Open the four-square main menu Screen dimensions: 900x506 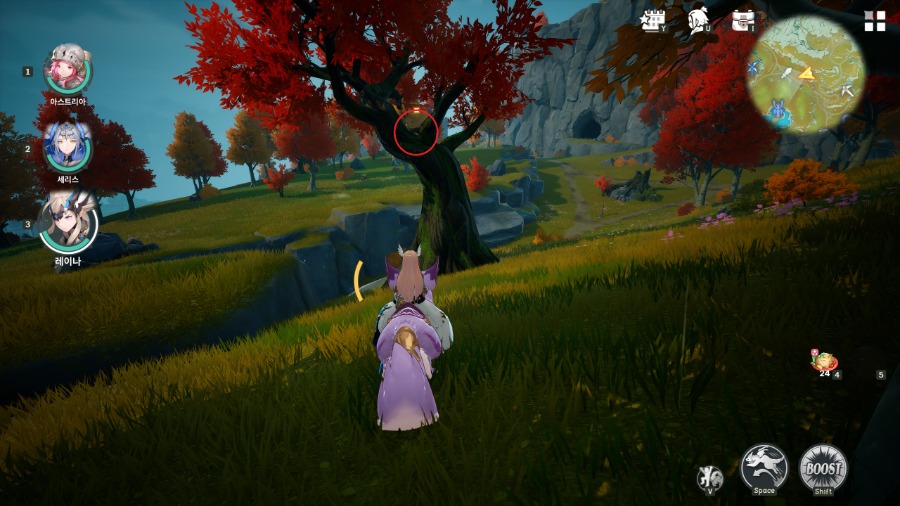click(875, 21)
